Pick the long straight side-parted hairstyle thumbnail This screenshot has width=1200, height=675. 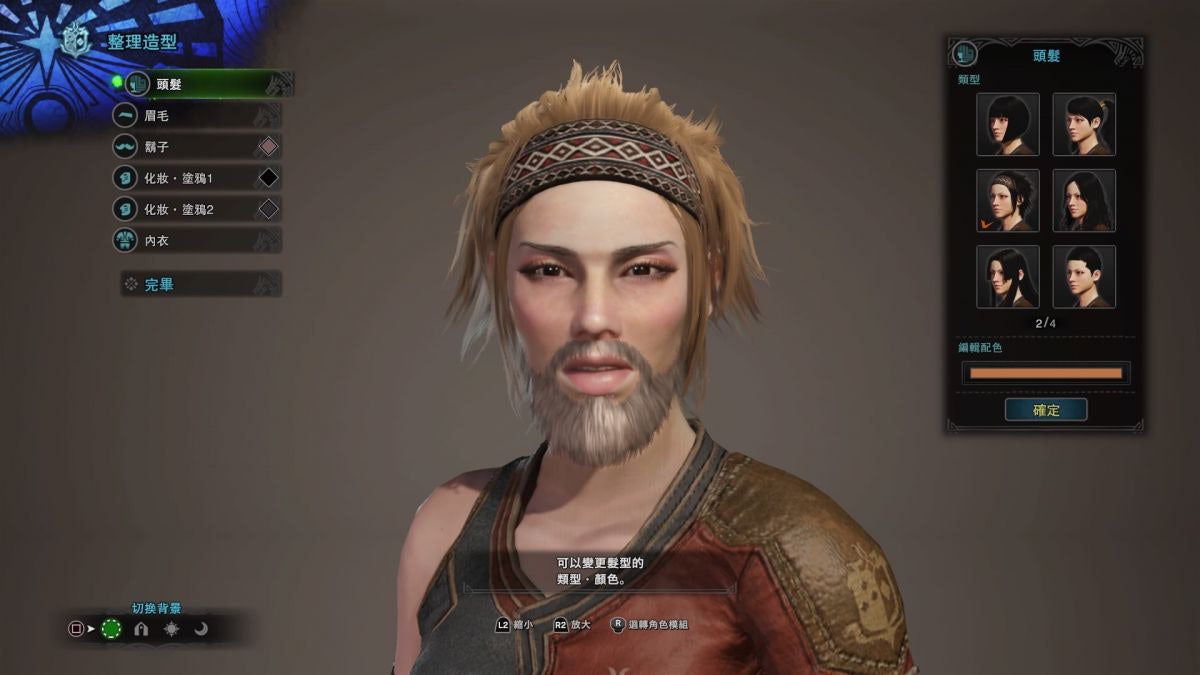(1008, 277)
